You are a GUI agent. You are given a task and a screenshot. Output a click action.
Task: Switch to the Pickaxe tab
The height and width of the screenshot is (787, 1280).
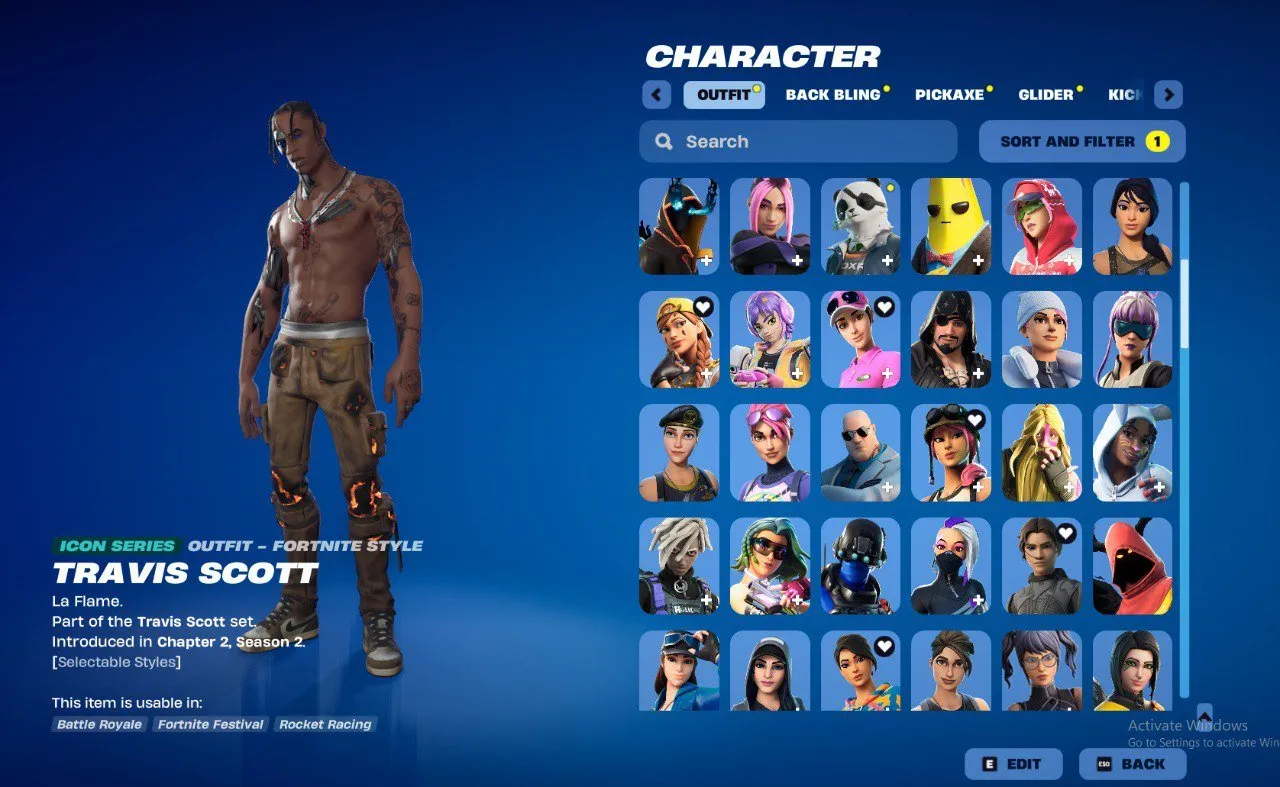(x=948, y=94)
